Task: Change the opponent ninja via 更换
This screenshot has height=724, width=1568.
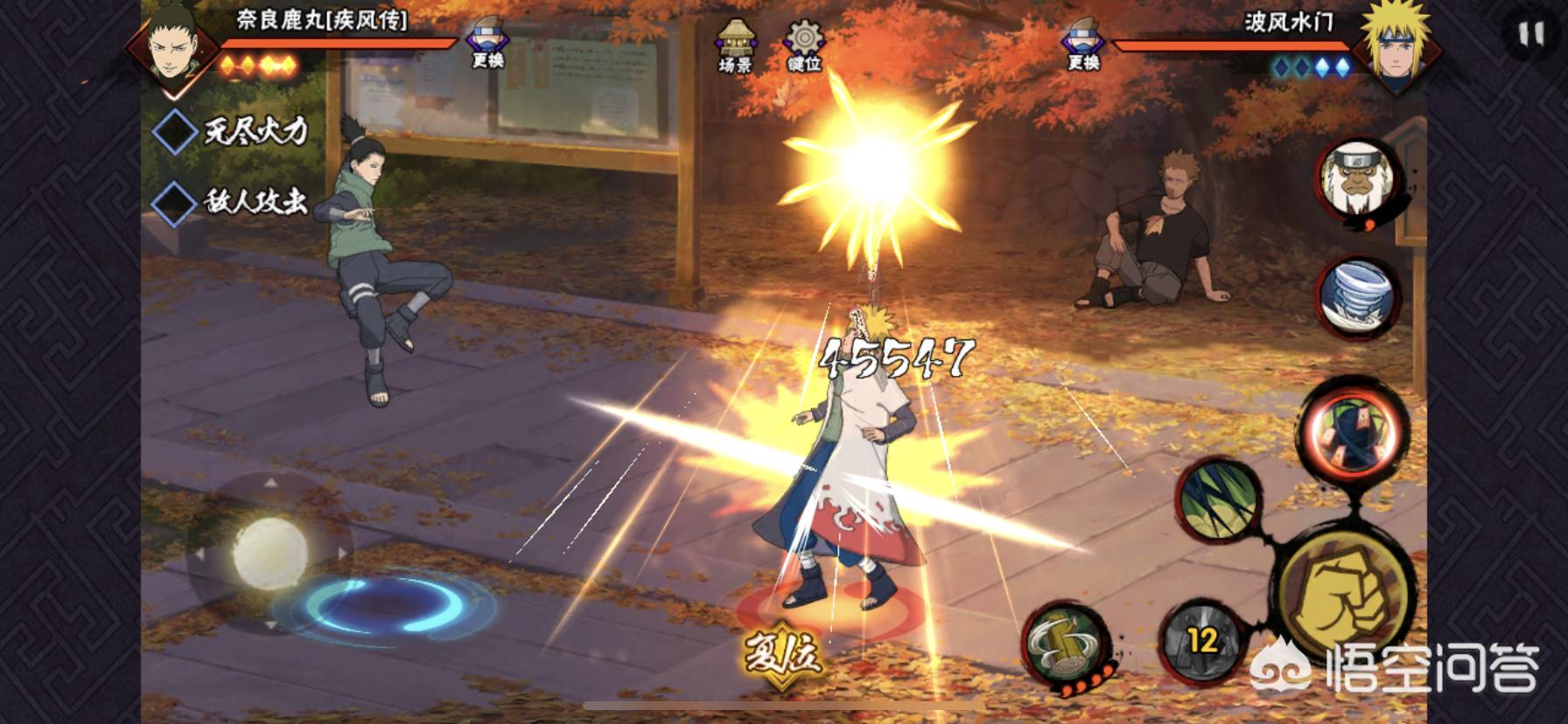Action: tap(1083, 44)
